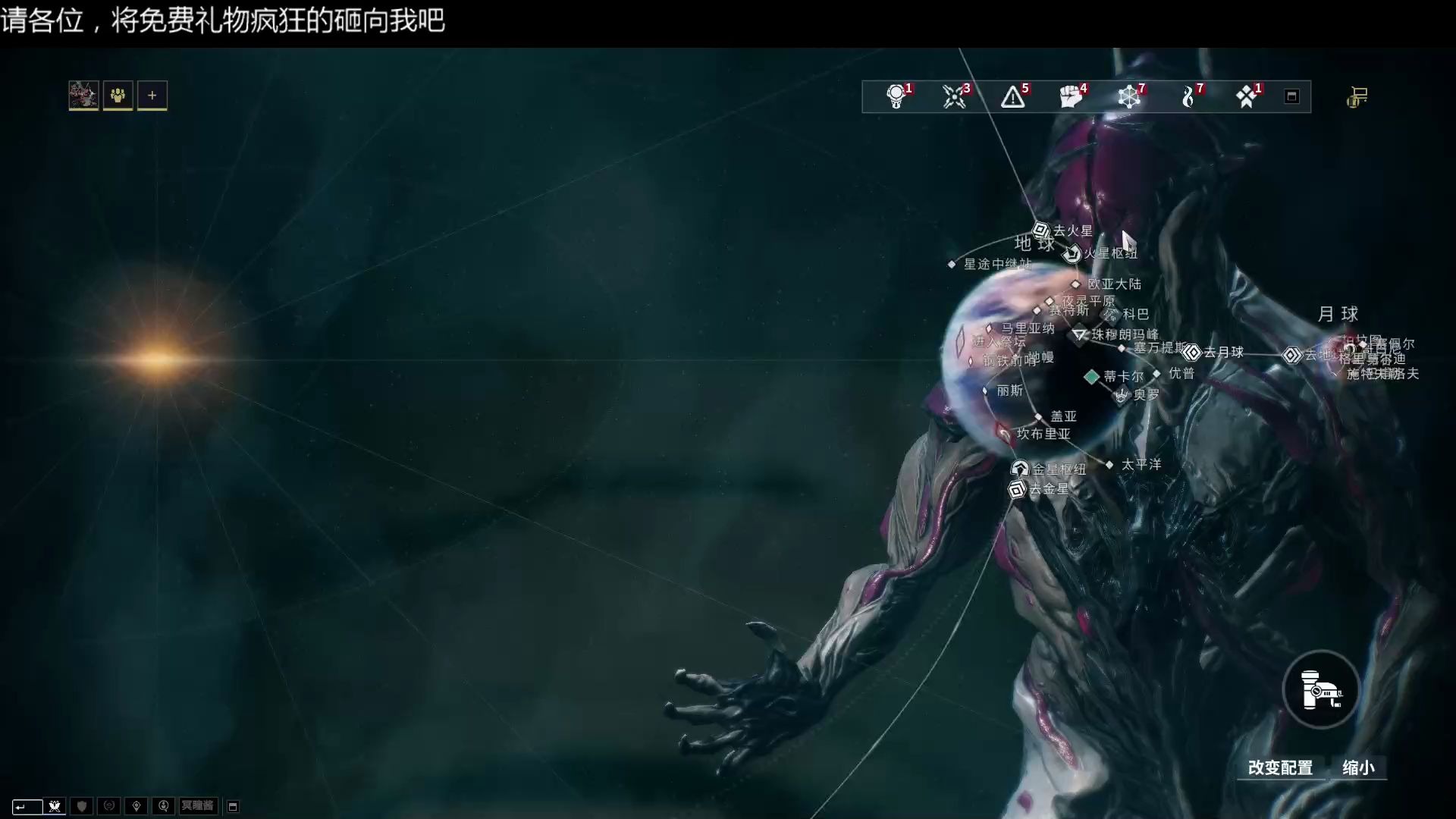Select the green 蒂卡尔 mission node on Earth

coord(1092,376)
